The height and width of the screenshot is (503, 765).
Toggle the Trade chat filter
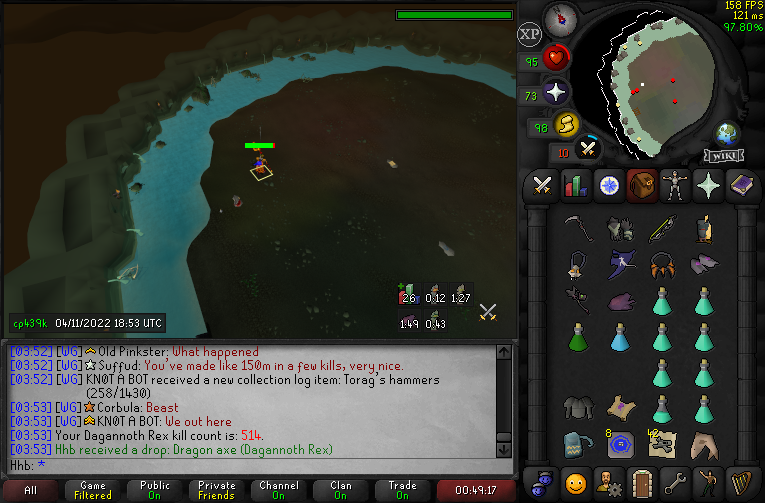pos(402,491)
